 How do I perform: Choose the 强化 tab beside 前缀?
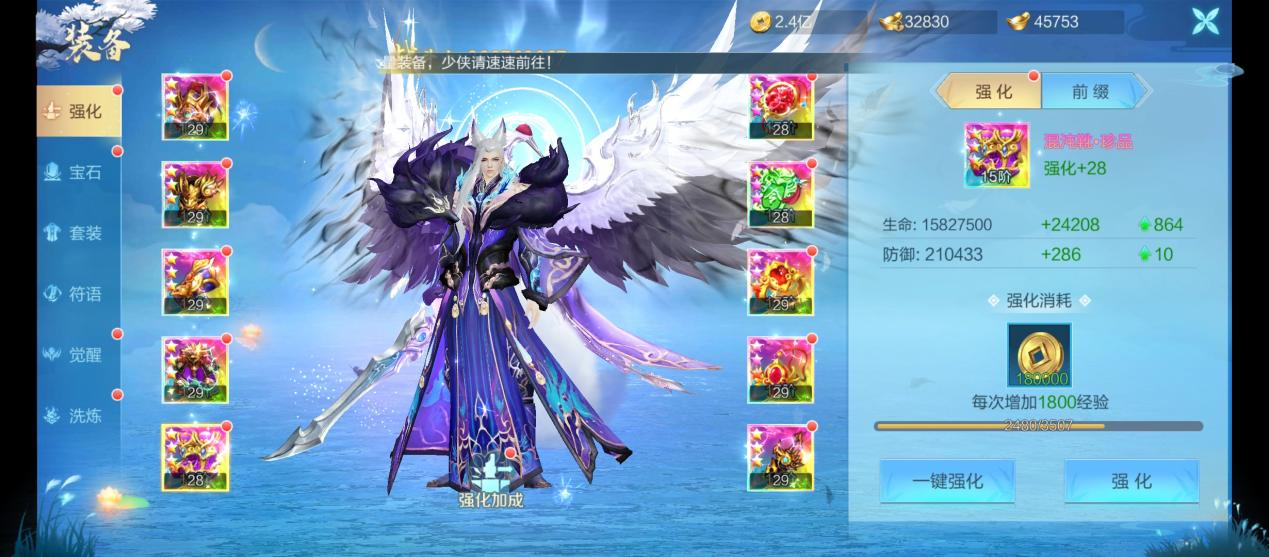pyautogui.click(x=992, y=92)
